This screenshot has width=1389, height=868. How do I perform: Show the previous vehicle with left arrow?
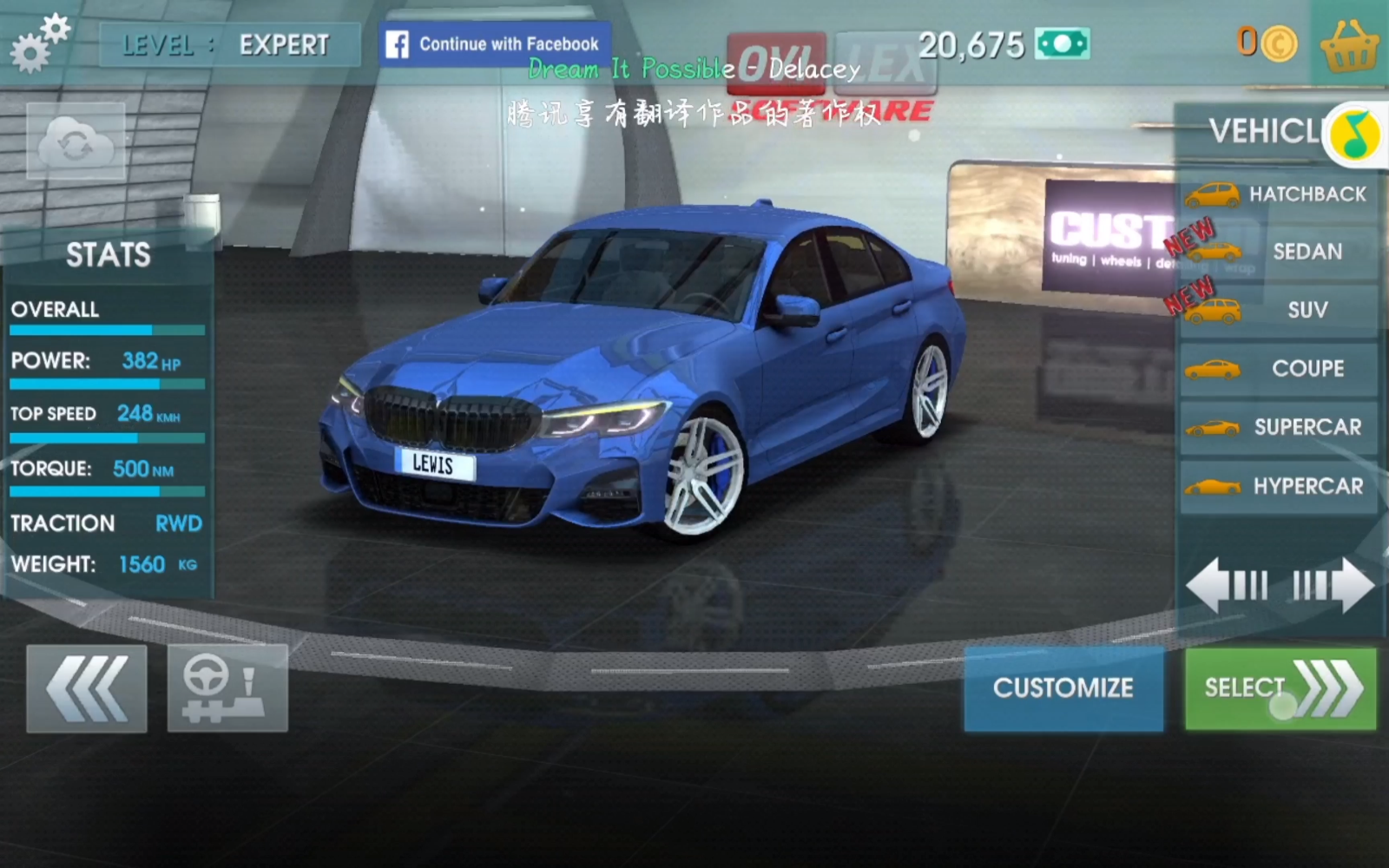coord(1227,586)
